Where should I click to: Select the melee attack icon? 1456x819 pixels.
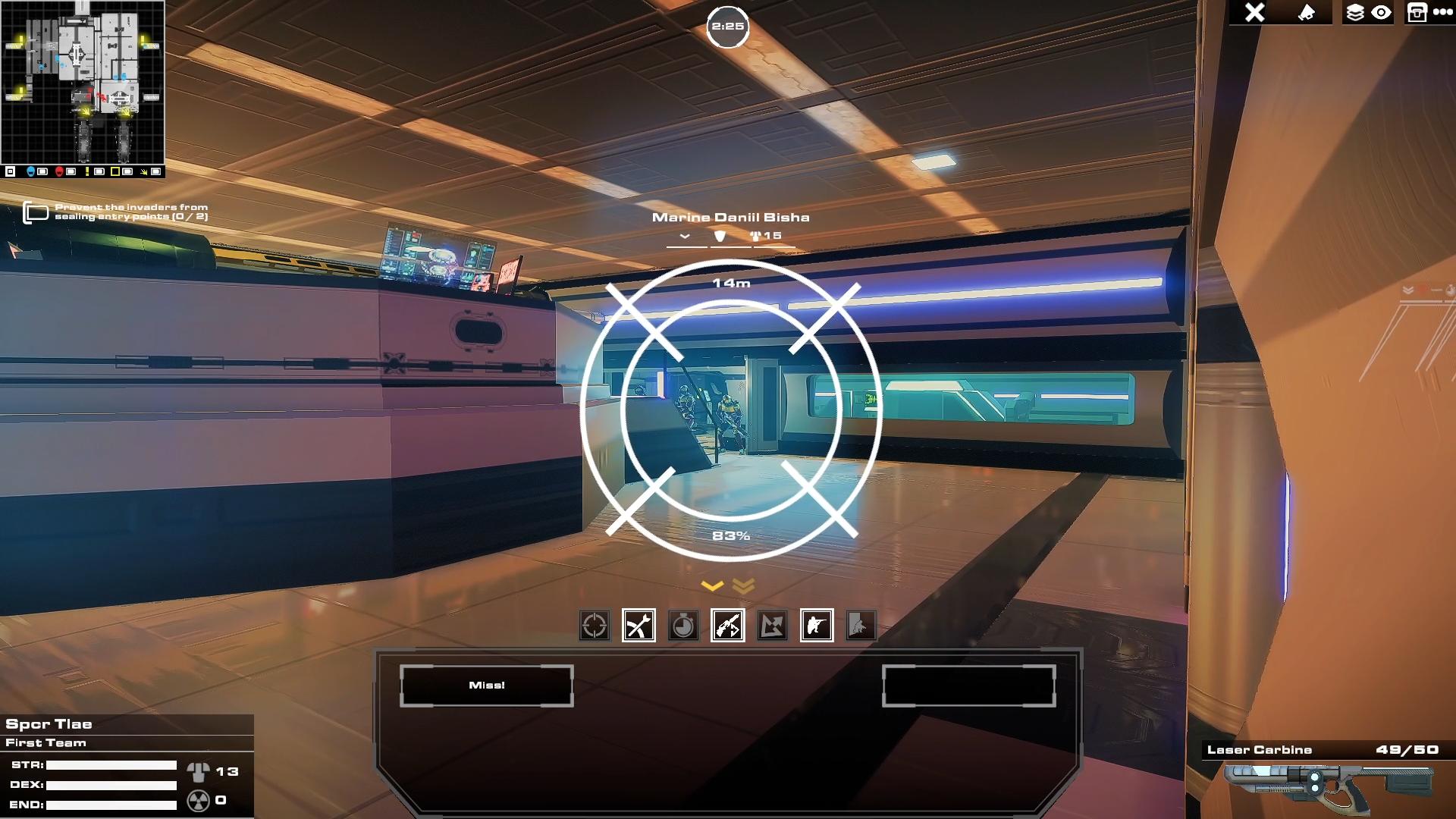click(x=639, y=626)
